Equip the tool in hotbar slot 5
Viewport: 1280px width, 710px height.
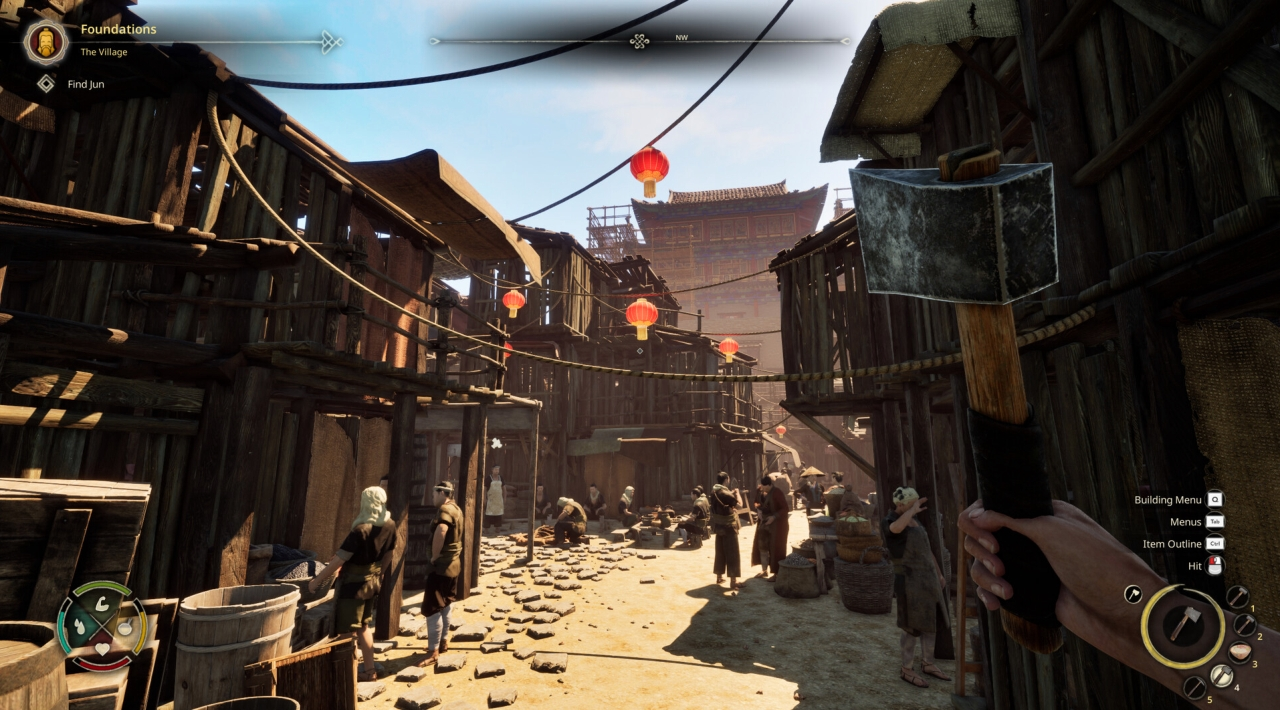pyautogui.click(x=1195, y=687)
